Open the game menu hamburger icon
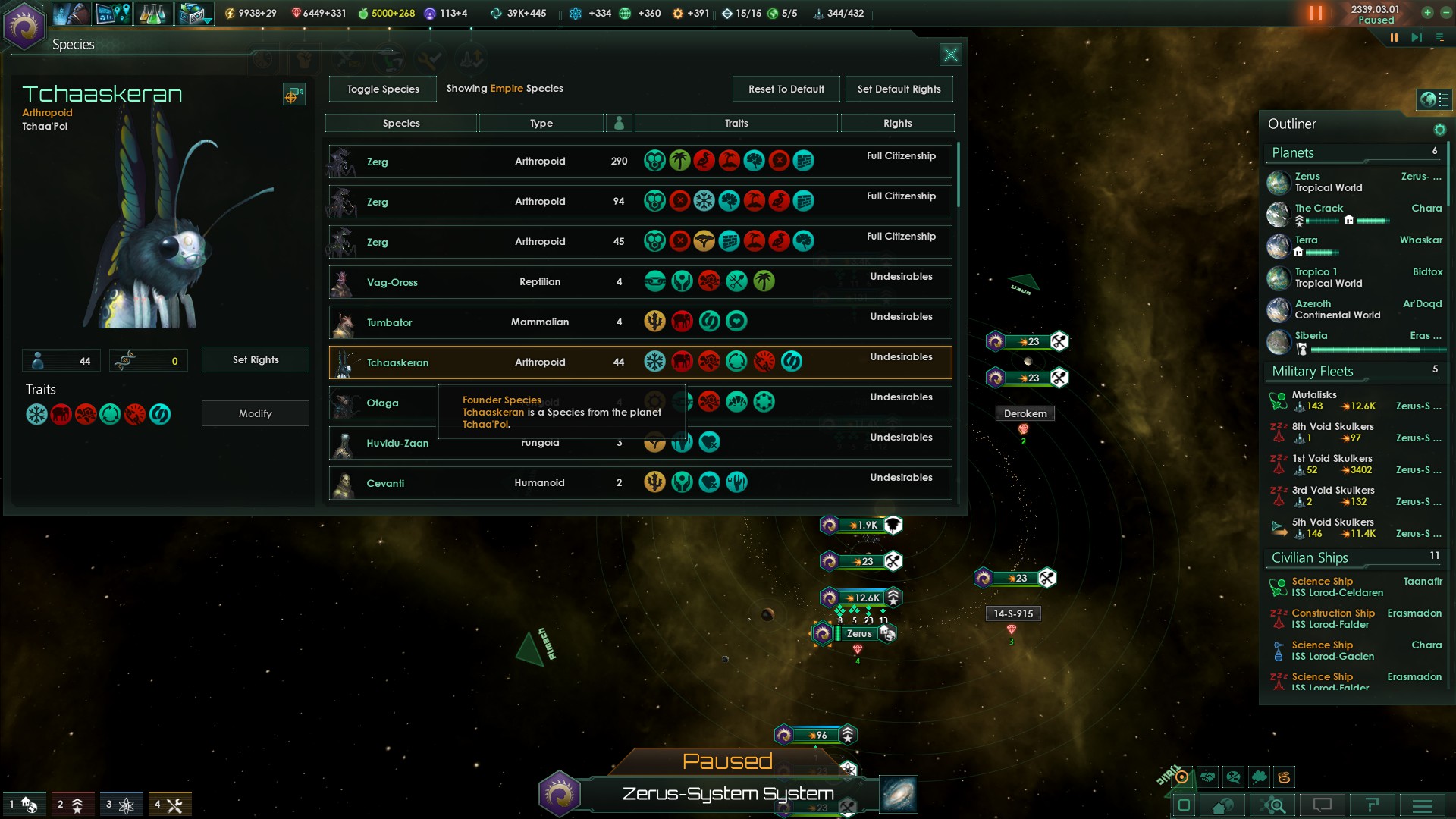The width and height of the screenshot is (1456, 819). 1424,805
